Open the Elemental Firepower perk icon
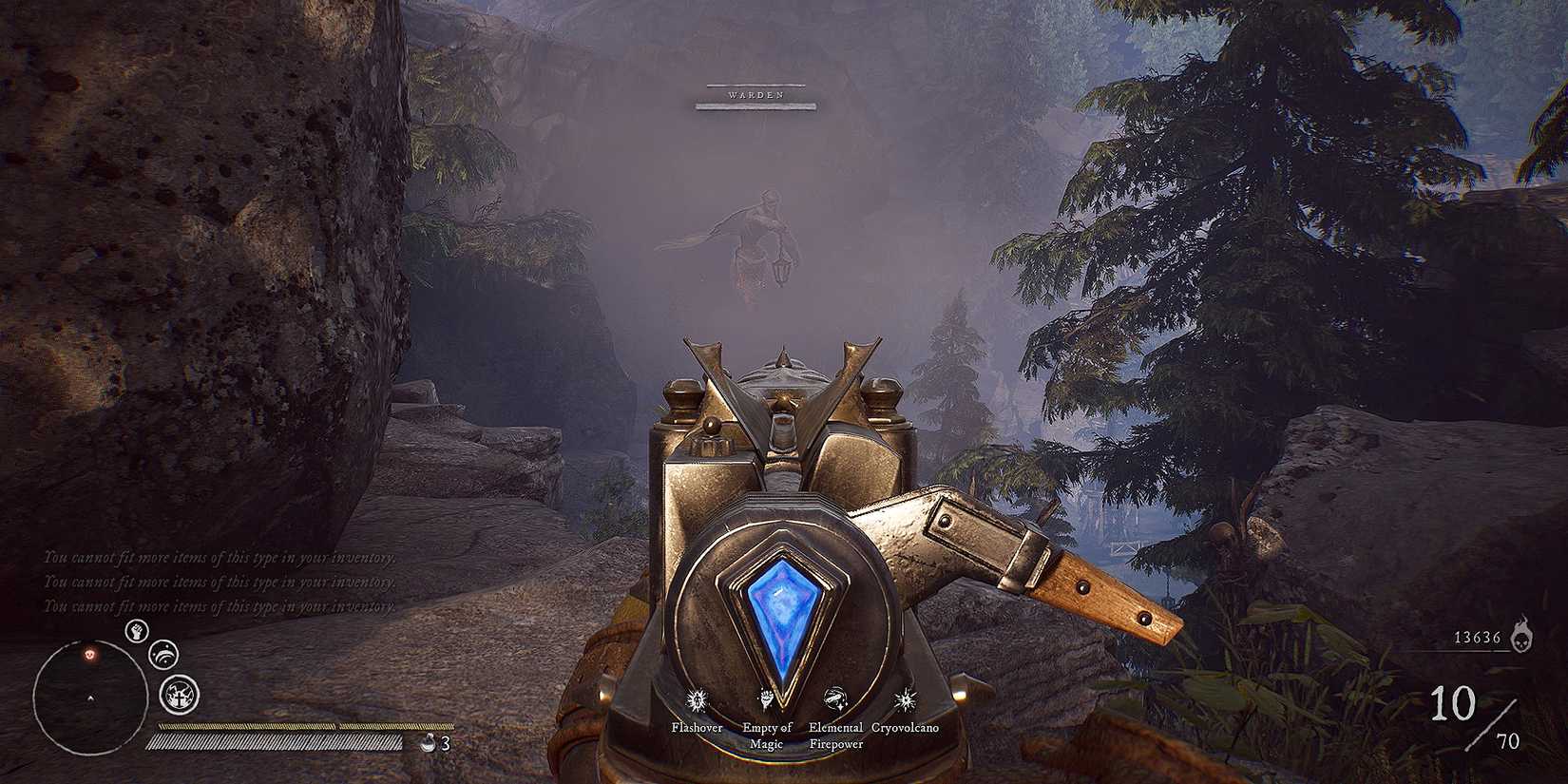Image resolution: width=1568 pixels, height=784 pixels. [834, 698]
